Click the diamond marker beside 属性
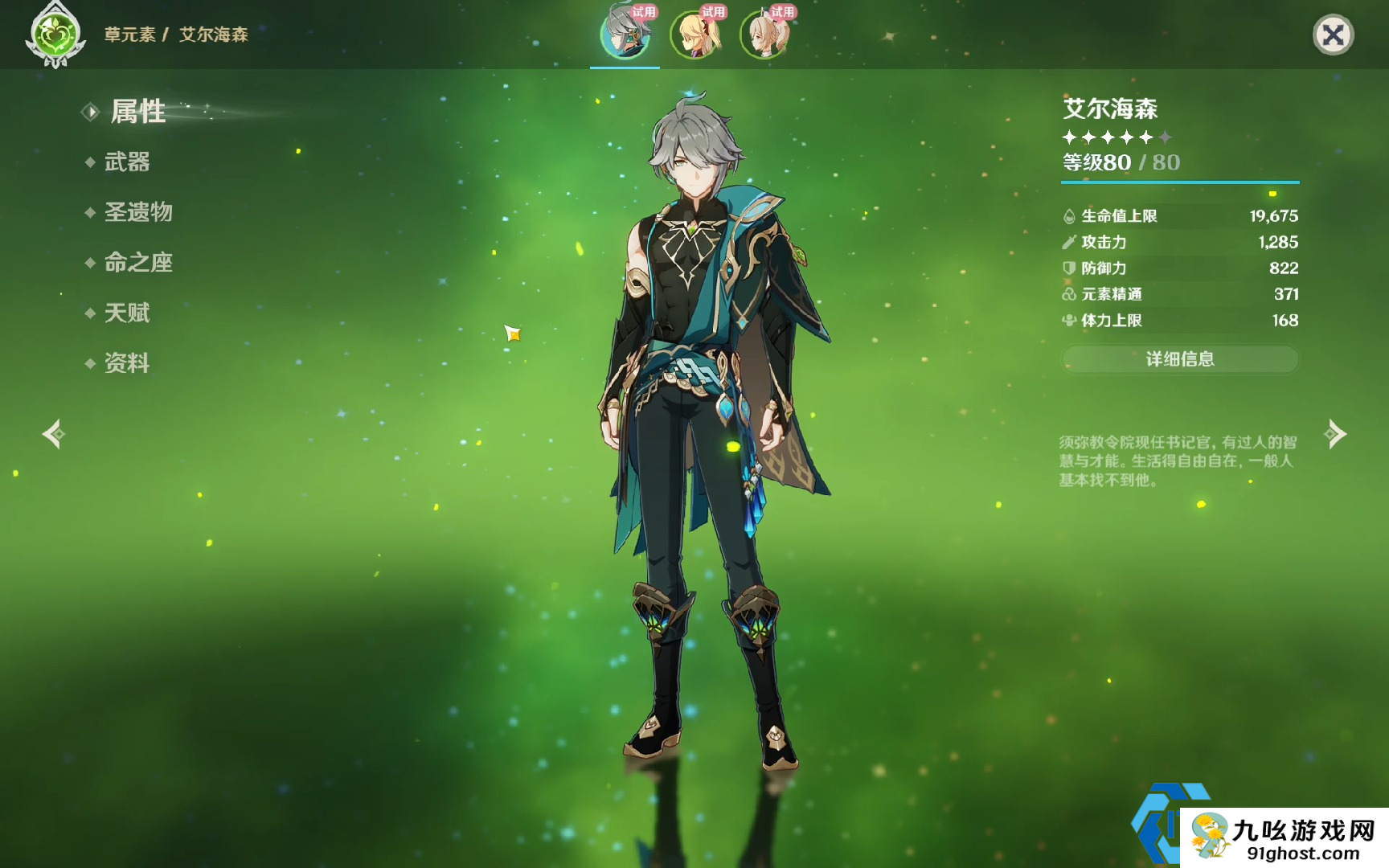Screen dimensions: 1389x868 [90, 113]
